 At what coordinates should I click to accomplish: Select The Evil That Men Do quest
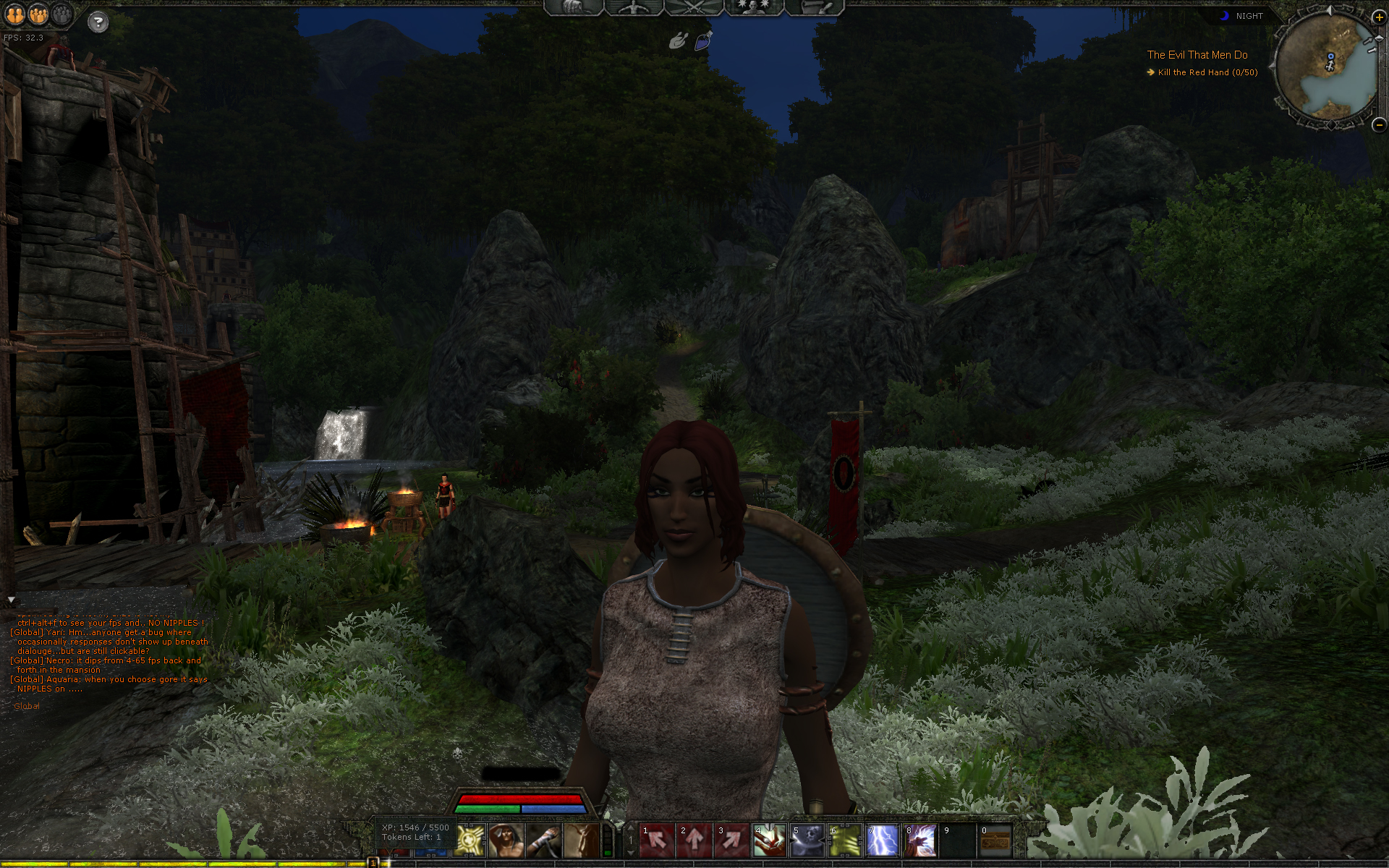point(1197,55)
